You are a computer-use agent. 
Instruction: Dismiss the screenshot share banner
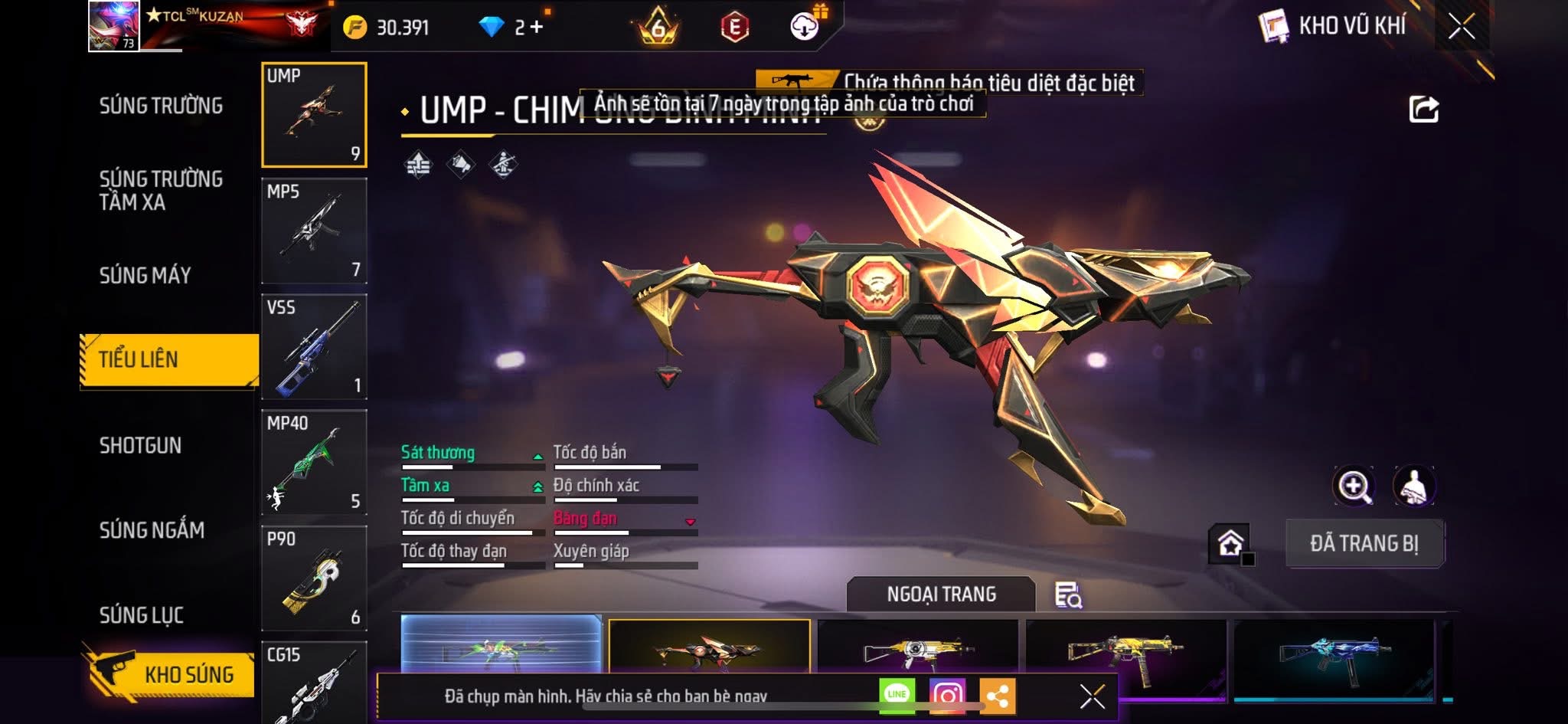click(x=1092, y=696)
